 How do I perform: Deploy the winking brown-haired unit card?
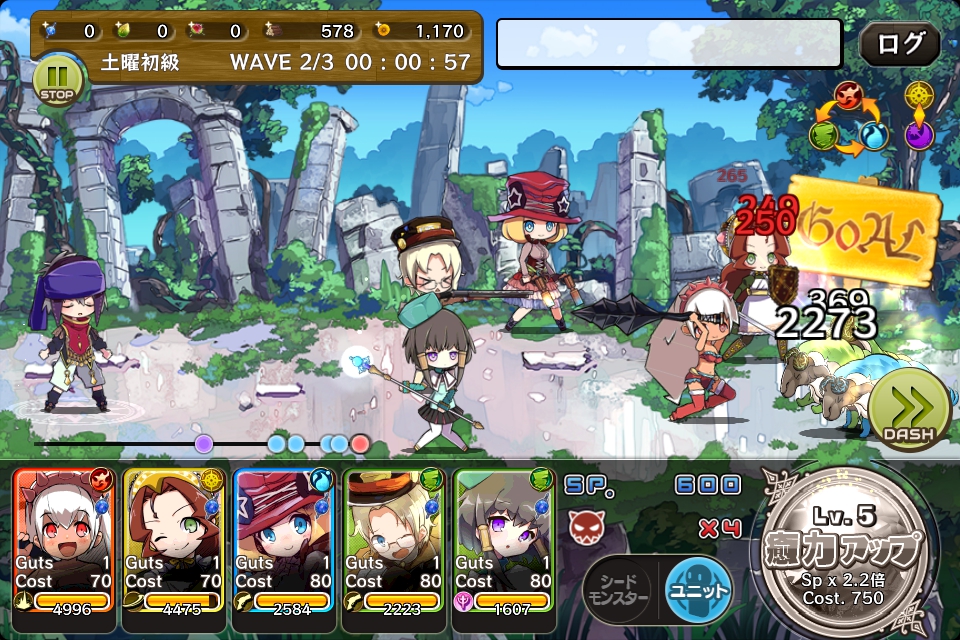click(x=173, y=538)
